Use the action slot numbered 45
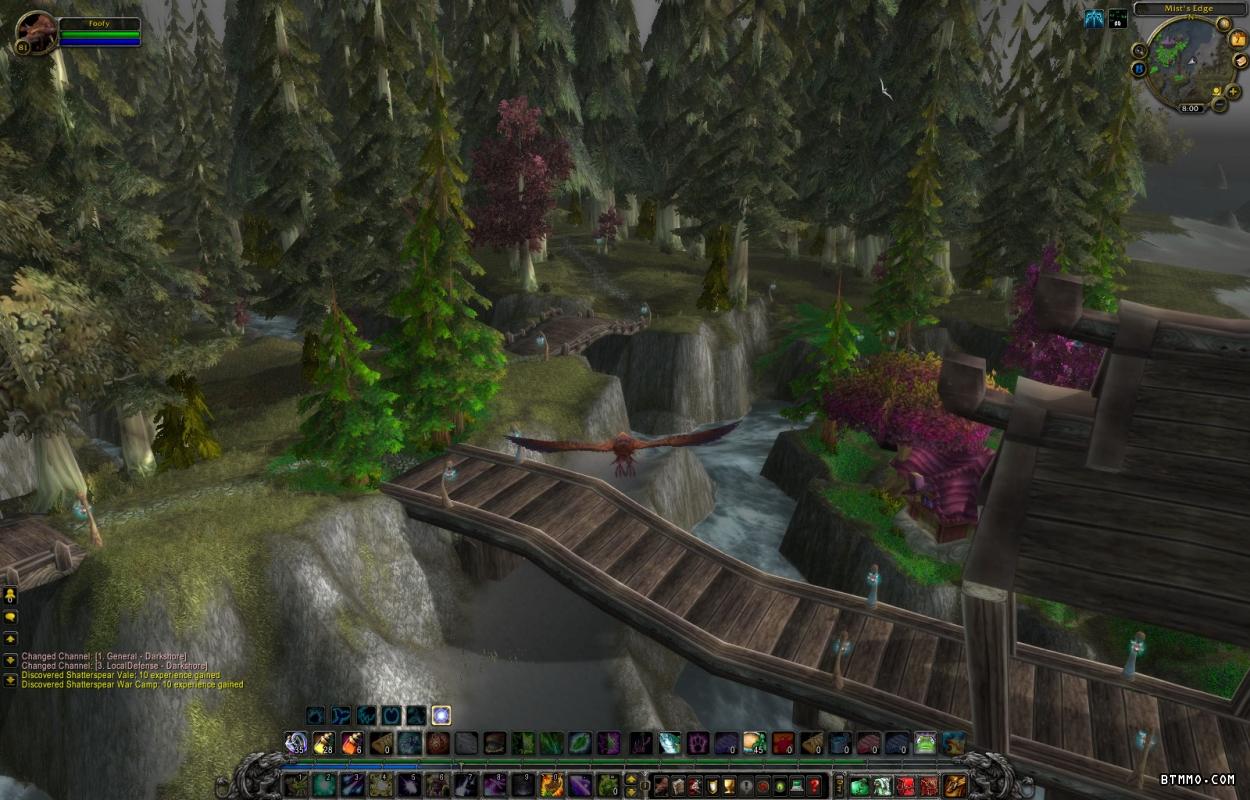 pyautogui.click(x=753, y=743)
